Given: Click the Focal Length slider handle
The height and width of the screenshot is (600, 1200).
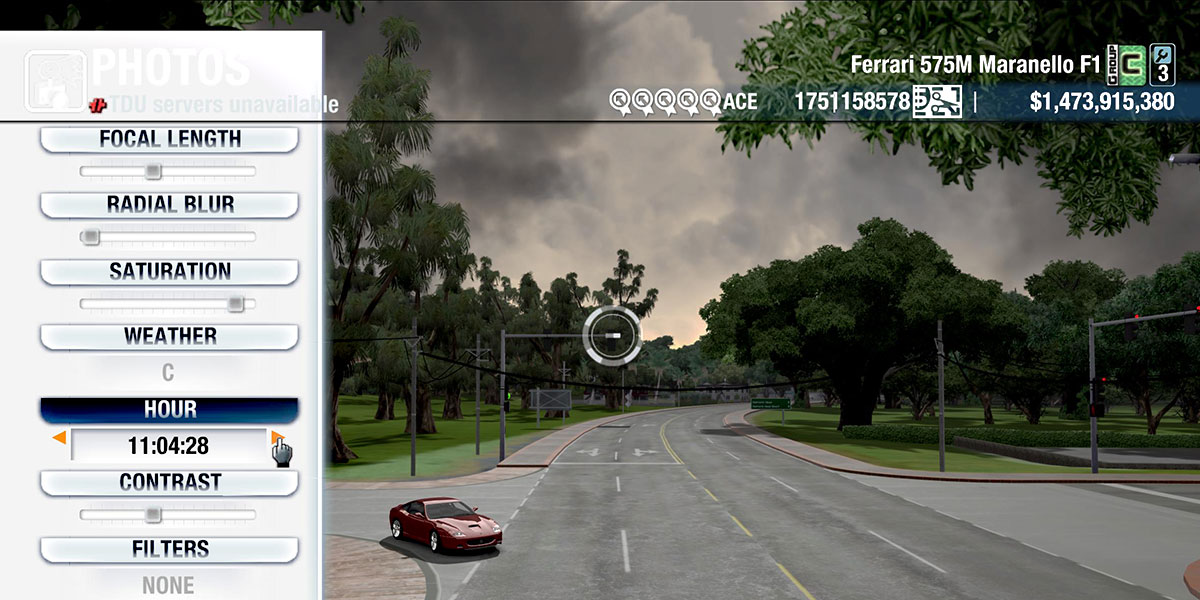Looking at the screenshot, I should click(152, 171).
